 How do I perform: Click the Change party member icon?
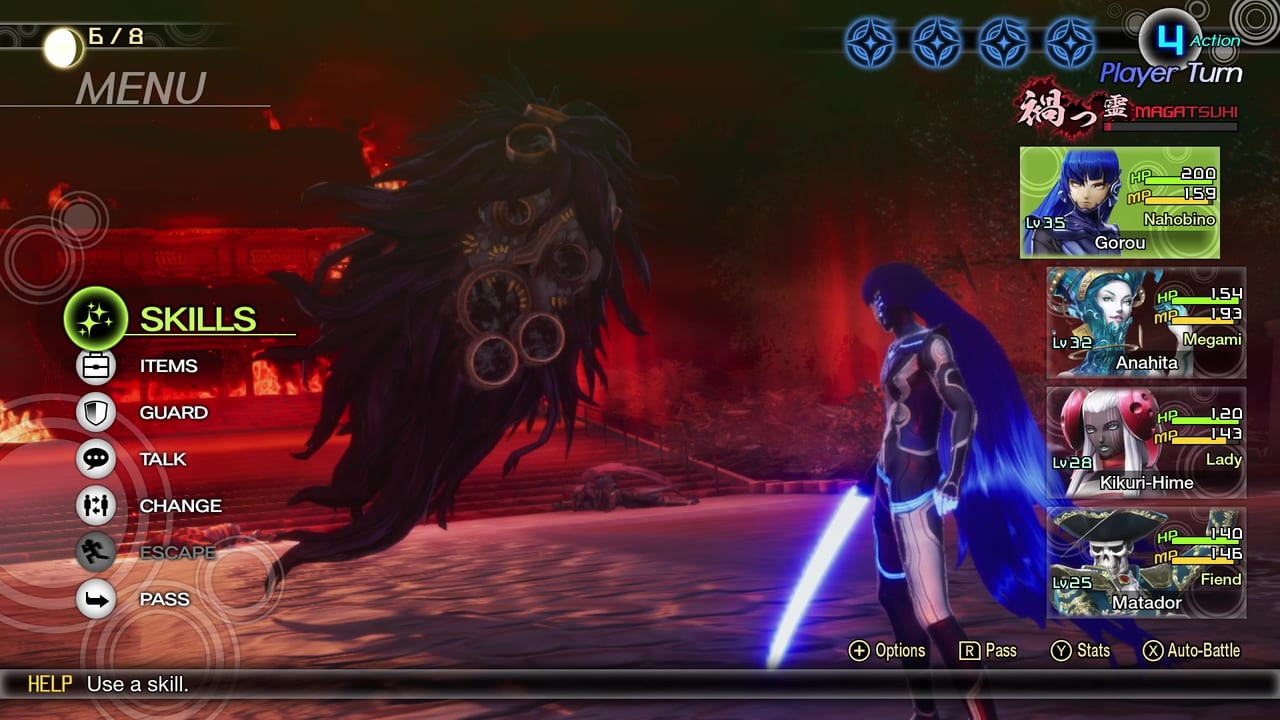pyautogui.click(x=95, y=505)
